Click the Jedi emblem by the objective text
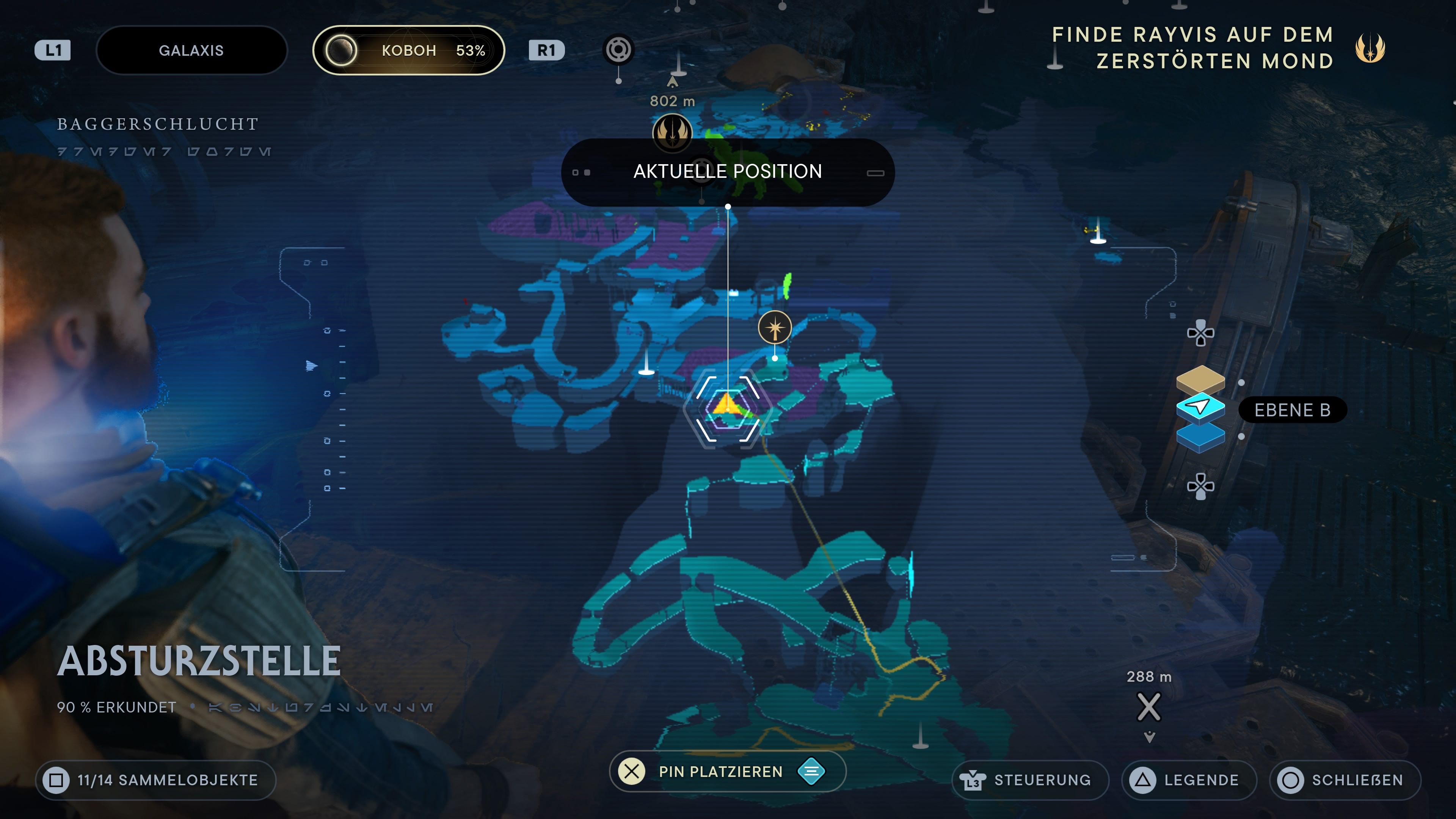Viewport: 1456px width, 819px height. pos(1370,48)
